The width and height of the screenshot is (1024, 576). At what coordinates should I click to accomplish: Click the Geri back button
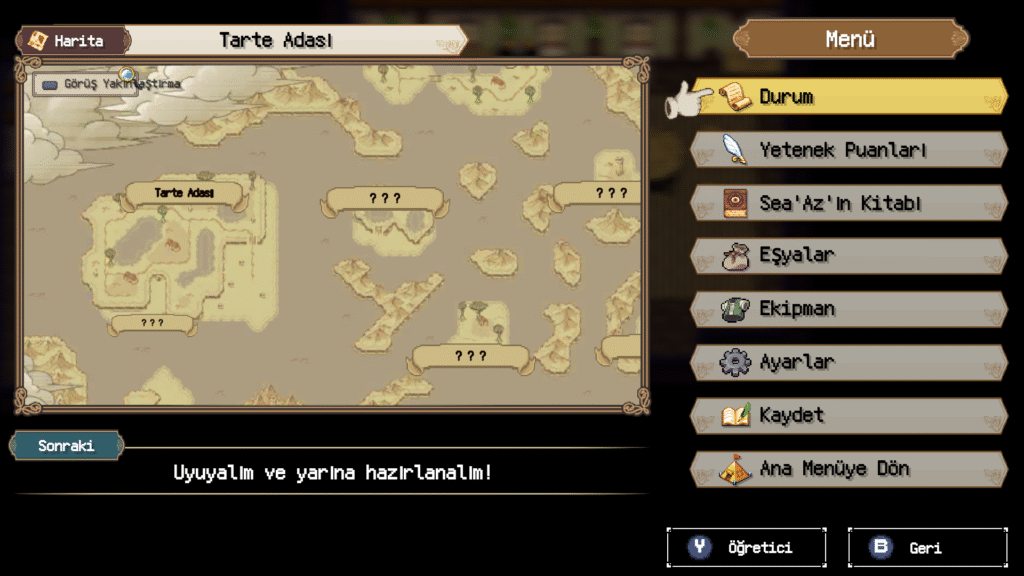pyautogui.click(x=927, y=547)
